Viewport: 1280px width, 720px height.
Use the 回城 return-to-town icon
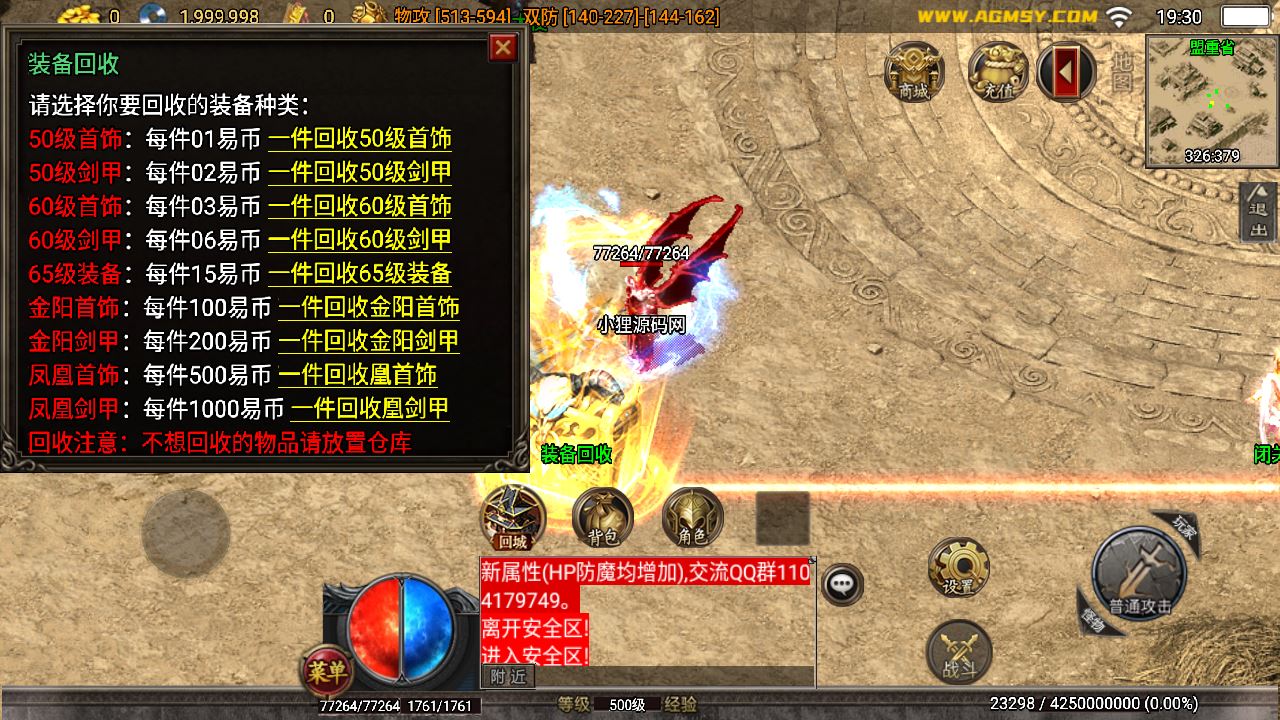[x=512, y=518]
